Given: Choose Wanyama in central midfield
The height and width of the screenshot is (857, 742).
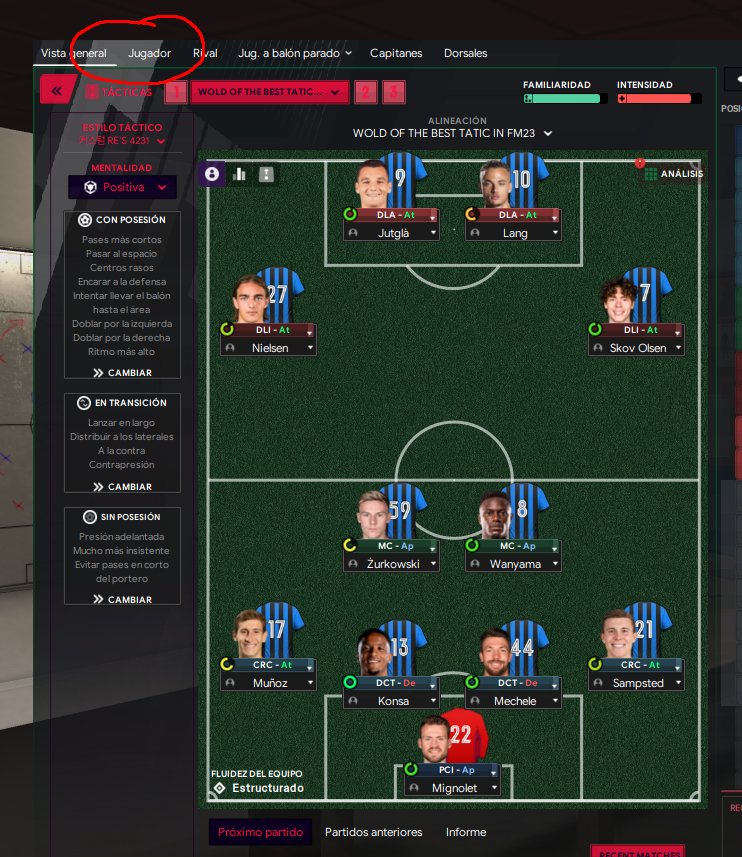Looking at the screenshot, I should (x=514, y=564).
